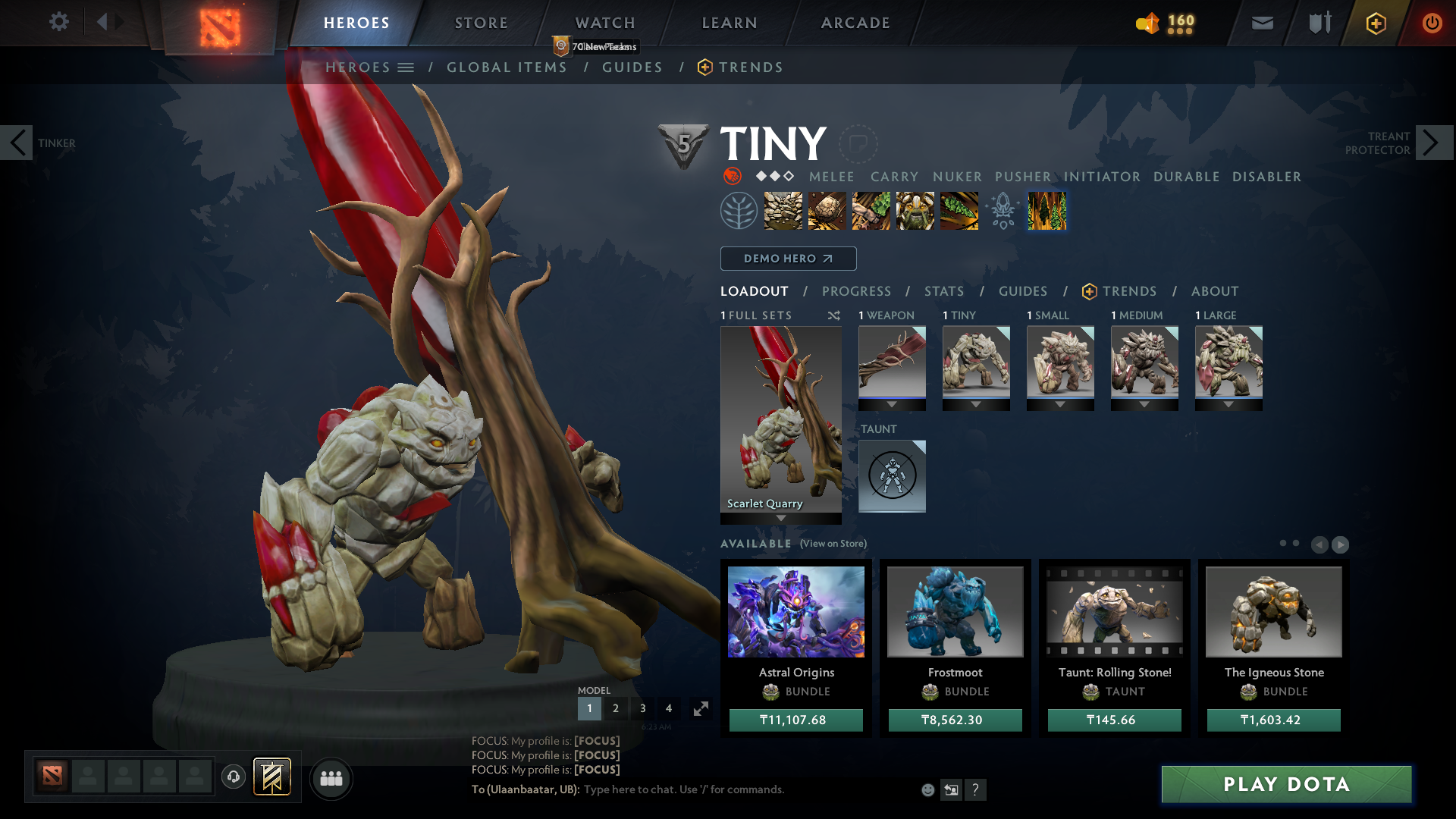This screenshot has height=819, width=1456.
Task: Open the GLOBAL ITEMS section
Action: point(507,67)
